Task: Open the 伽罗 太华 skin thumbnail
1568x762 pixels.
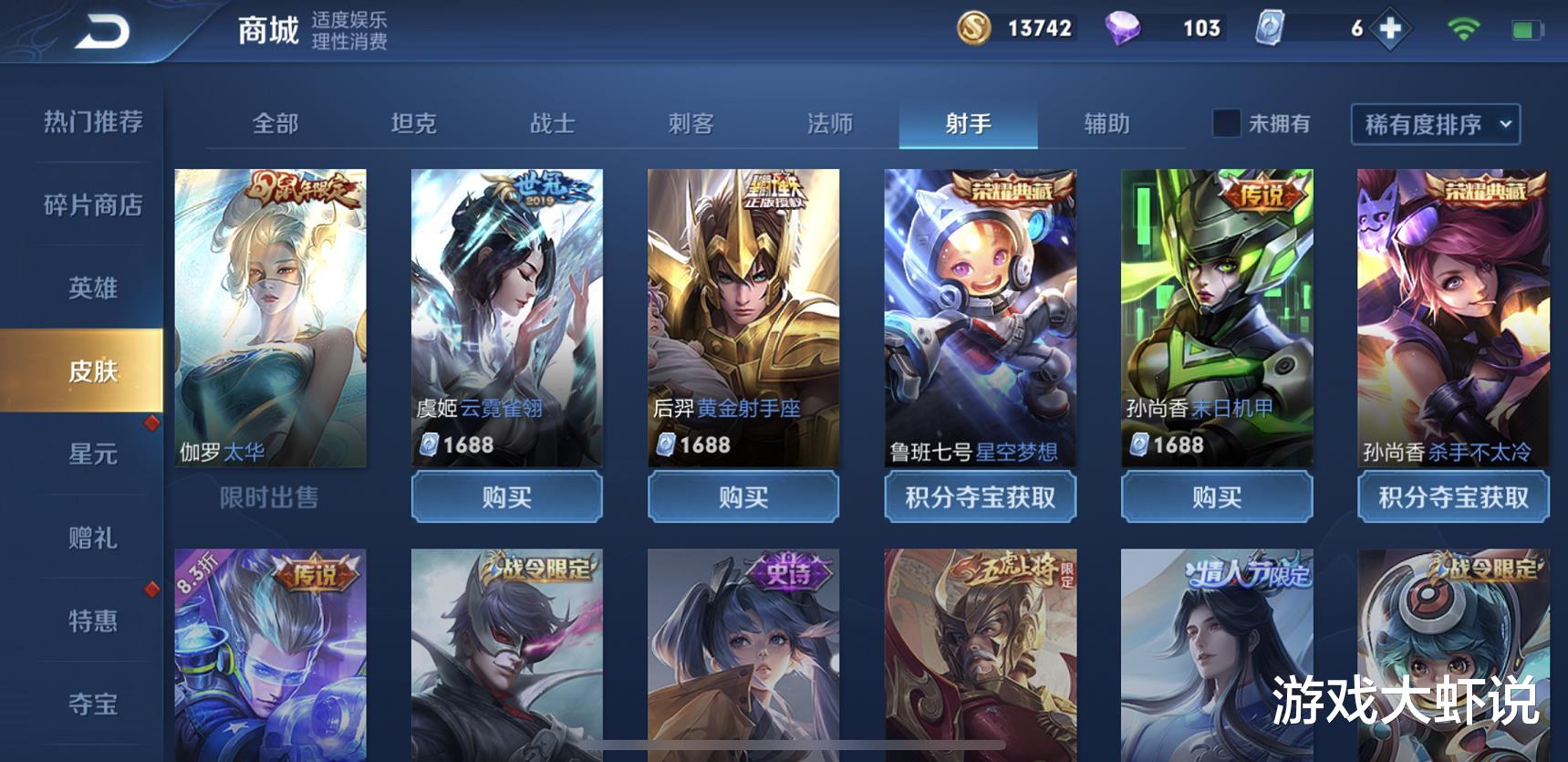Action: coord(269,315)
